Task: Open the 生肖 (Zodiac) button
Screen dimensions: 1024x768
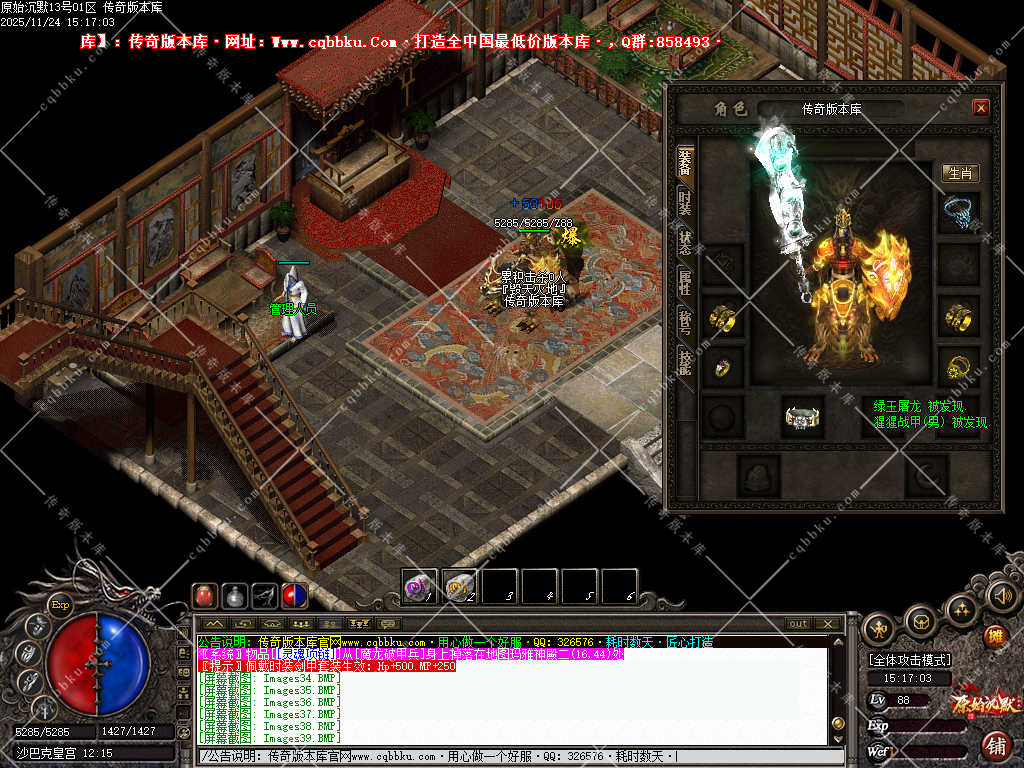Action: [x=960, y=173]
